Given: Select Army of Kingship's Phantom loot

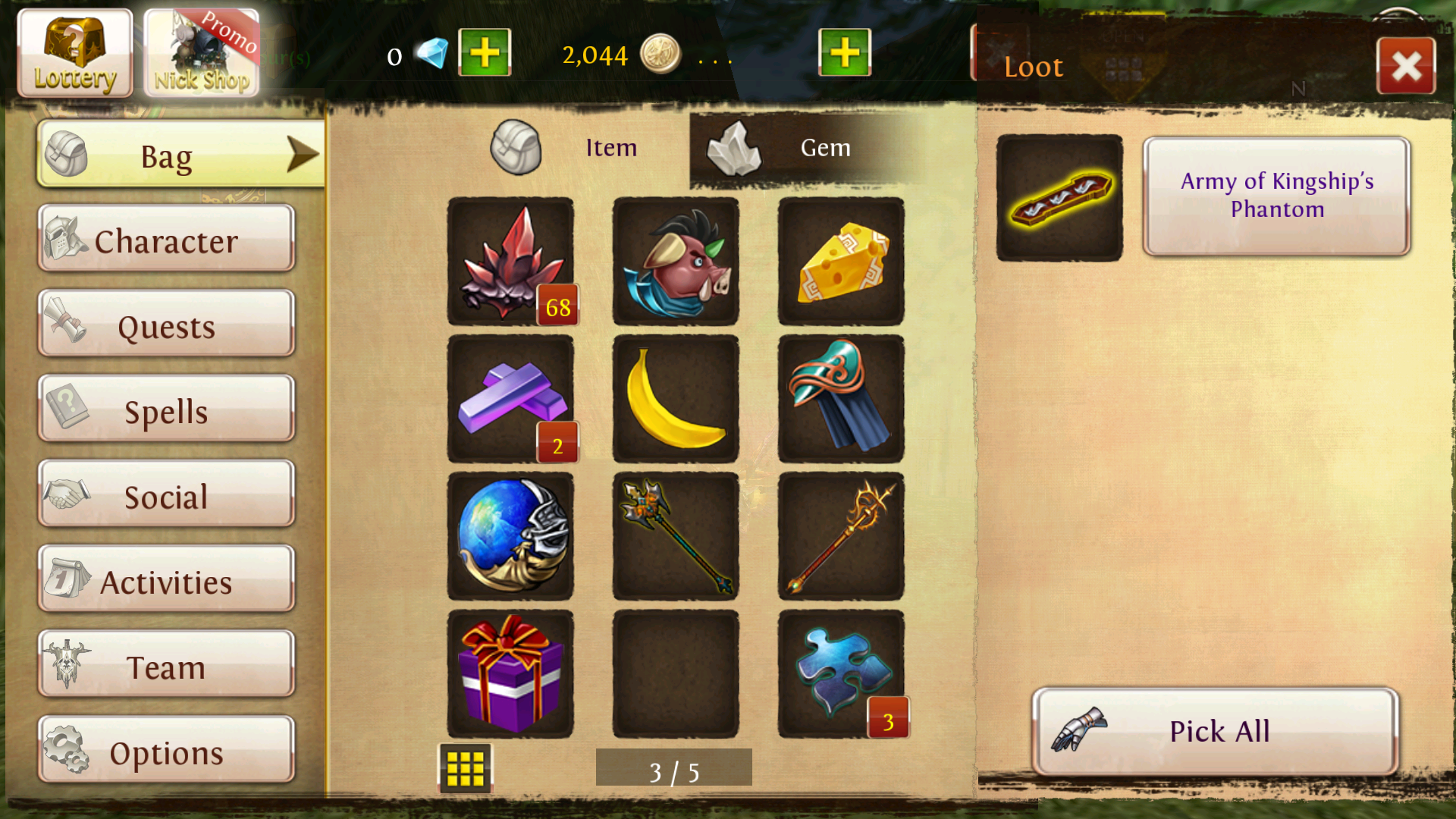Looking at the screenshot, I should (x=1276, y=196).
